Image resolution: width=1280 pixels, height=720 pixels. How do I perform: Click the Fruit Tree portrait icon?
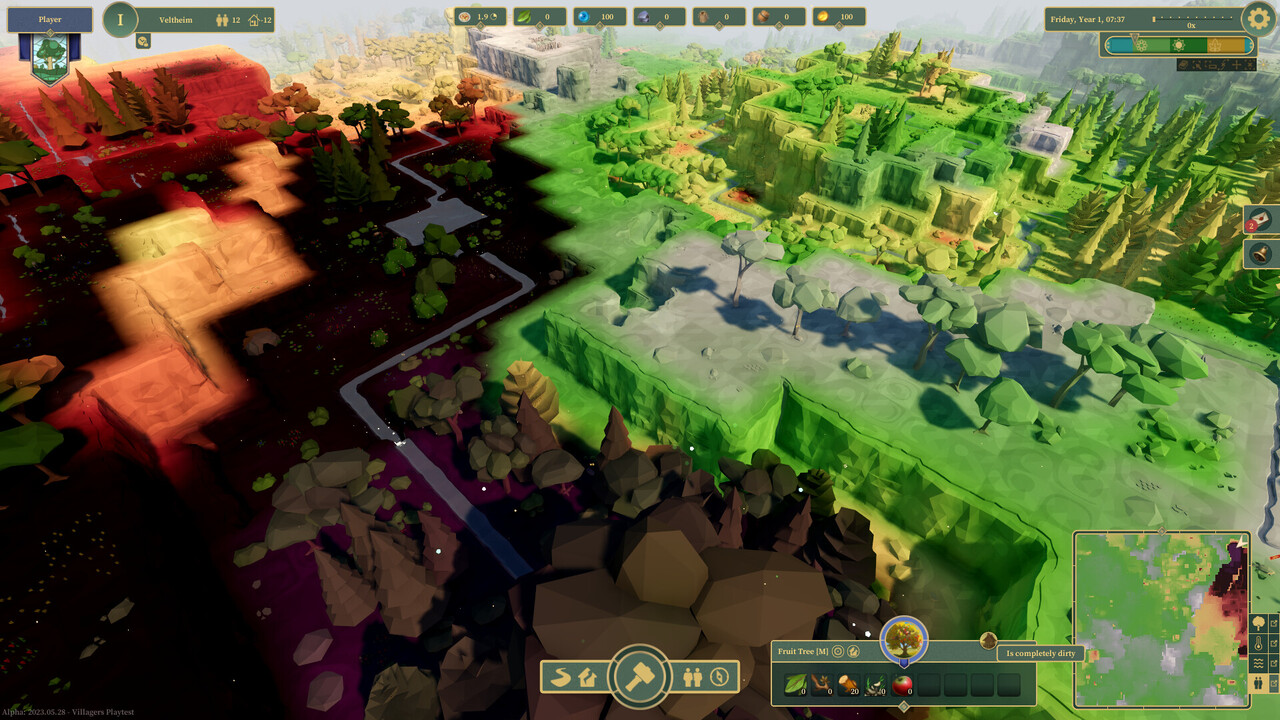(904, 639)
